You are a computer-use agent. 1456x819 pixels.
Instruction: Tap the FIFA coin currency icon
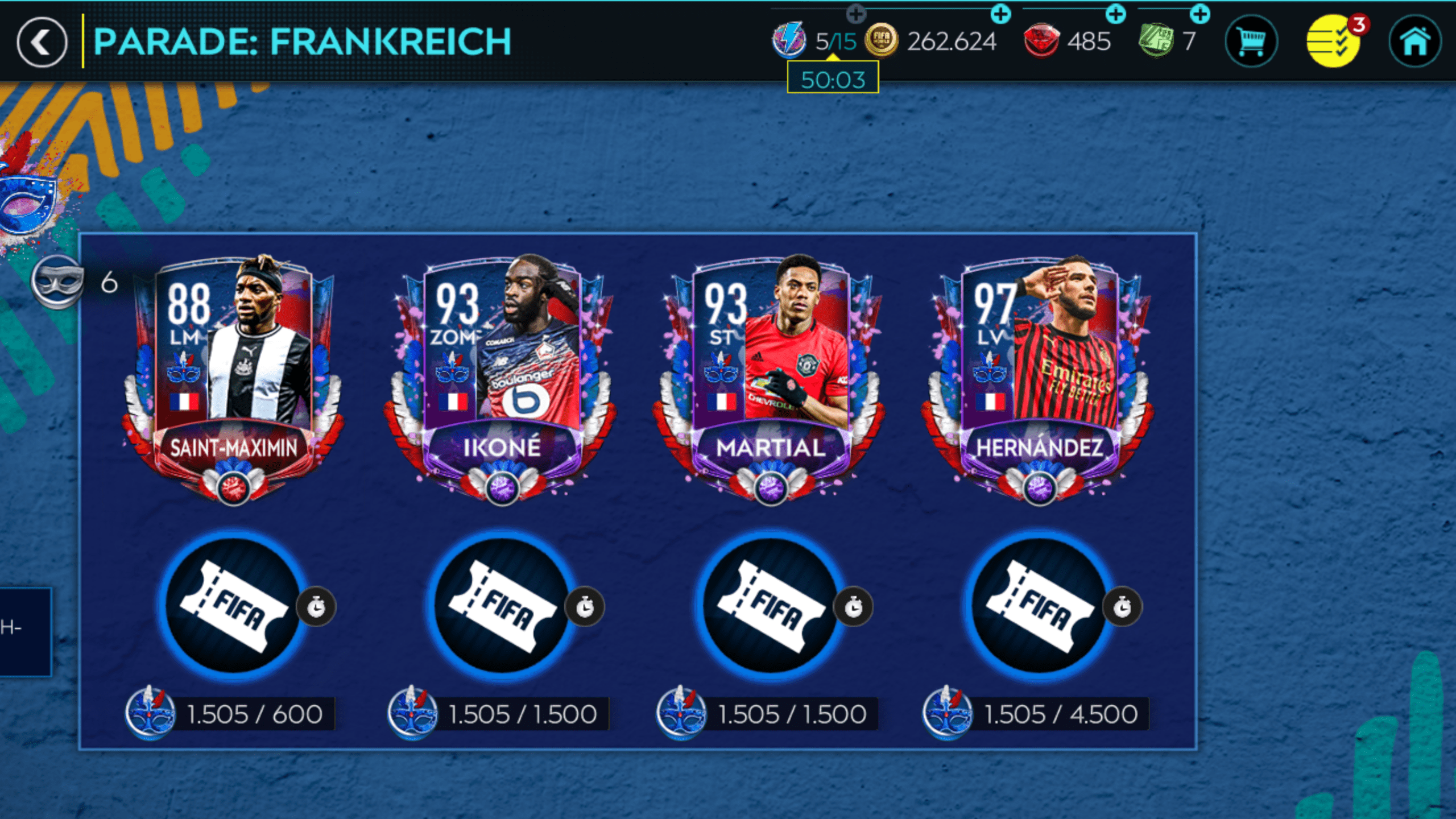pyautogui.click(x=881, y=41)
